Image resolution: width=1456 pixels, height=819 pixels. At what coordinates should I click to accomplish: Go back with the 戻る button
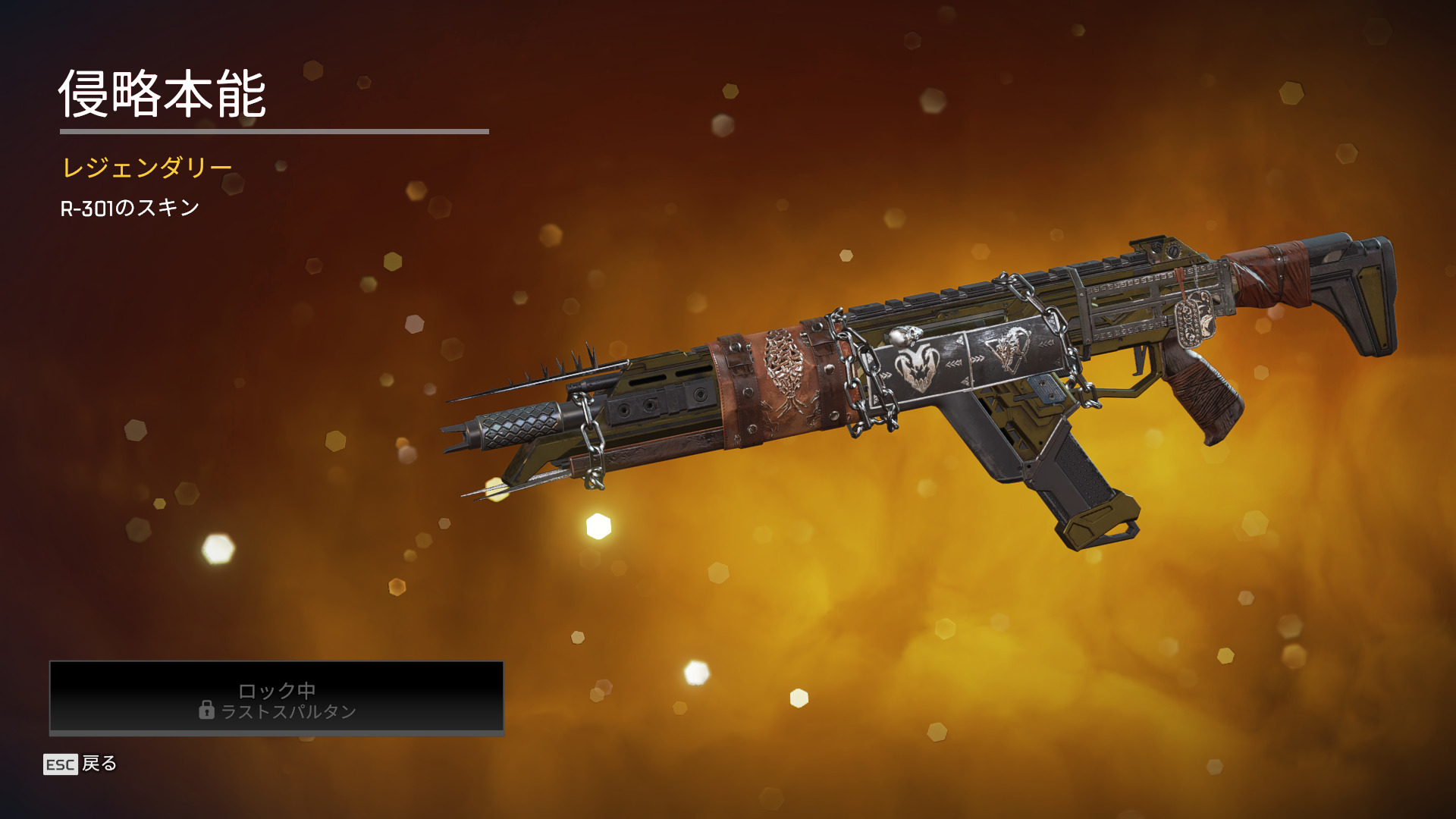pyautogui.click(x=81, y=764)
